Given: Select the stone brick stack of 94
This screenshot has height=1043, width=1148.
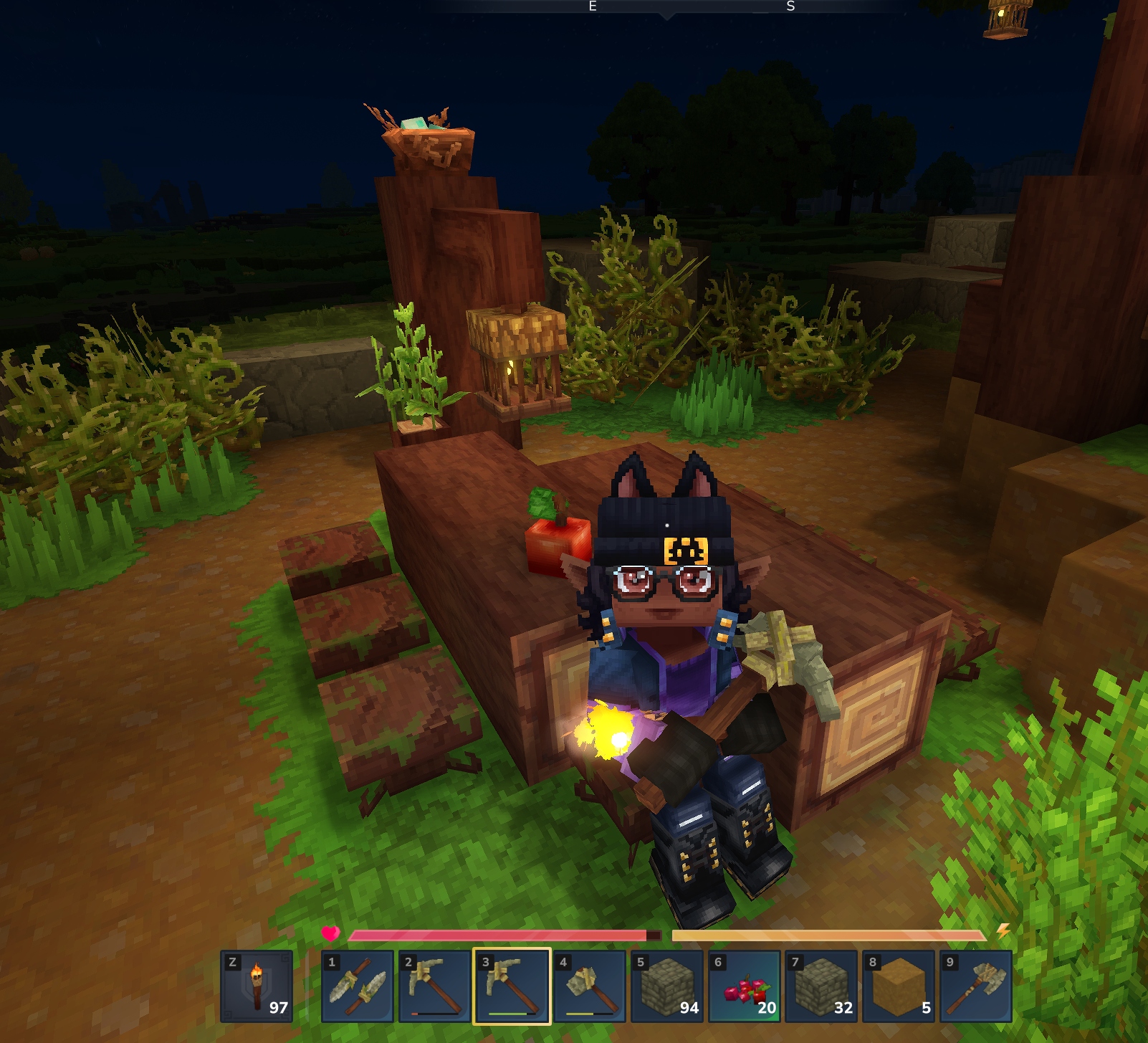Looking at the screenshot, I should coord(666,986).
